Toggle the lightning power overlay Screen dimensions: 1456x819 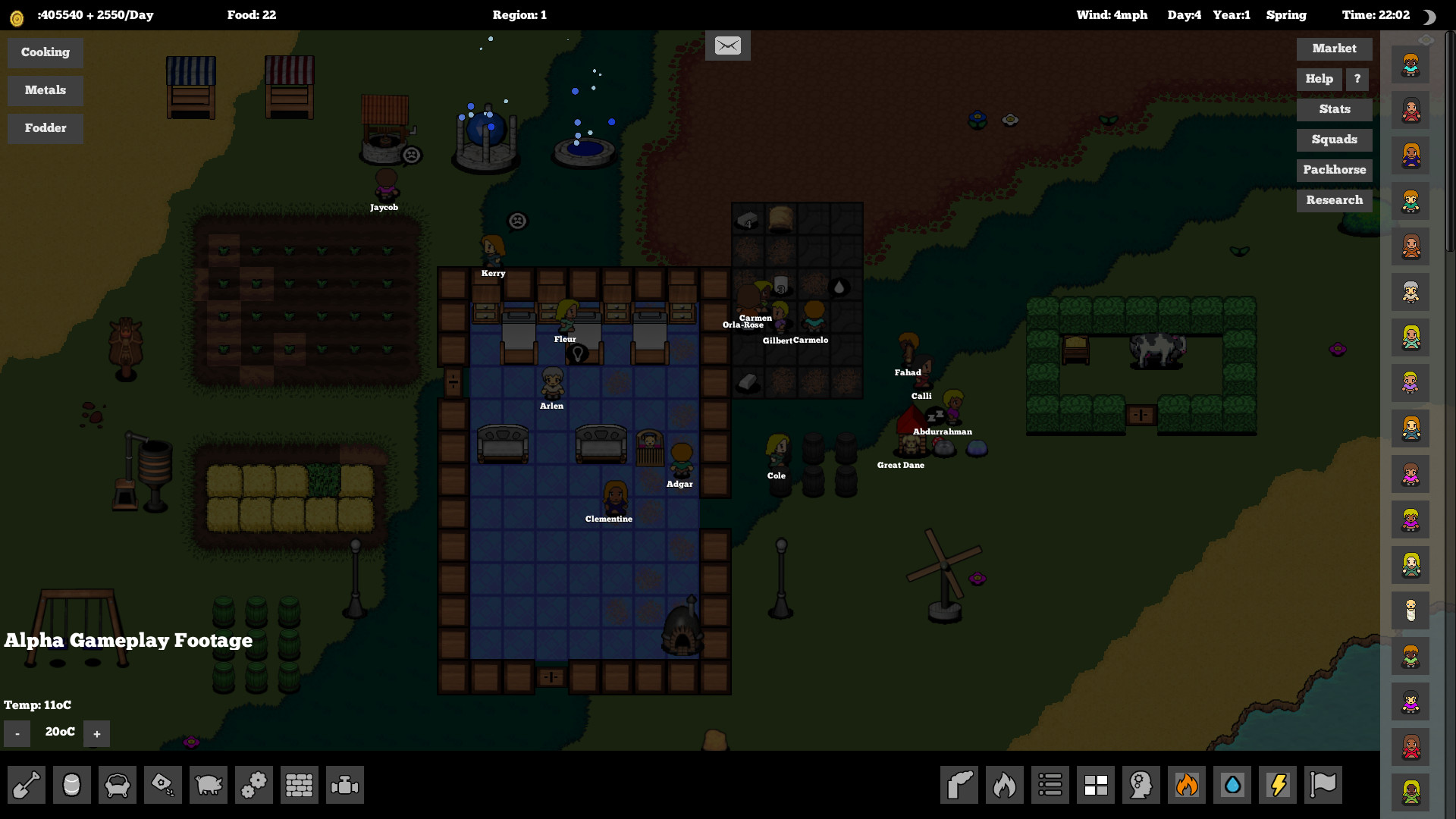pyautogui.click(x=1278, y=785)
